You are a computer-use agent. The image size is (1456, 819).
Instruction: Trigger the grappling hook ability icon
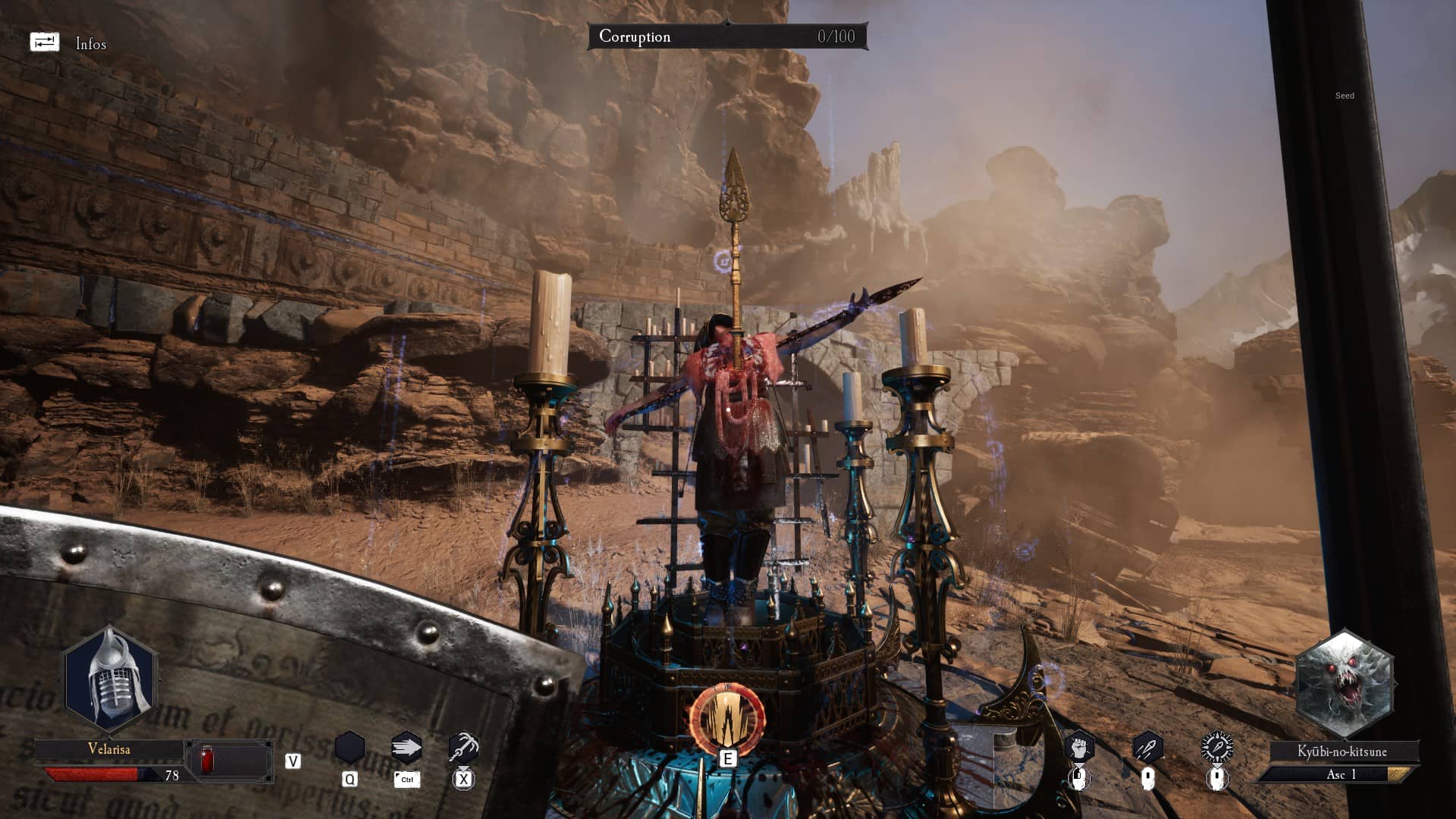point(463,748)
